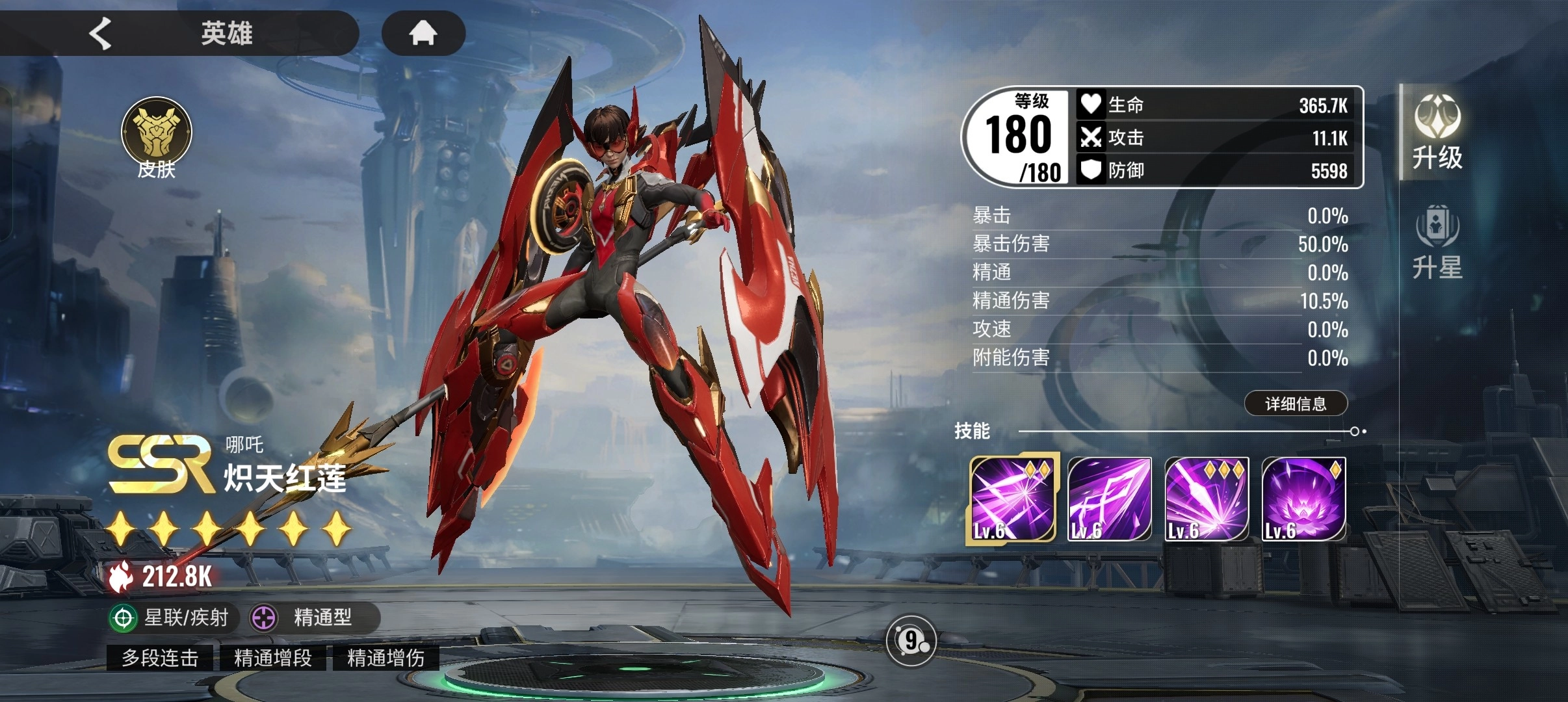Click the circular number 9 badge
The image size is (1568, 702).
911,641
